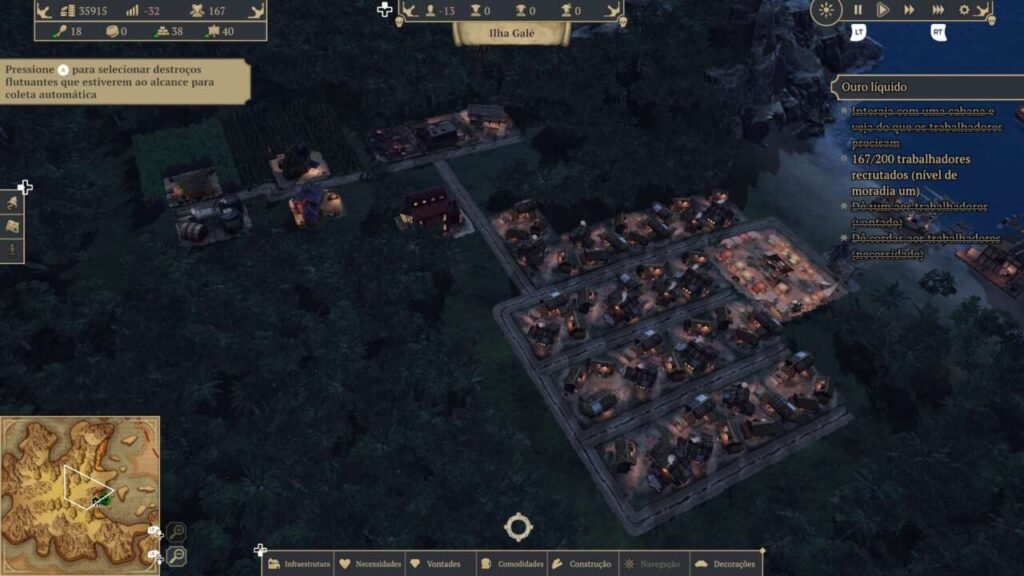Select the Necessidades category

pyautogui.click(x=370, y=564)
